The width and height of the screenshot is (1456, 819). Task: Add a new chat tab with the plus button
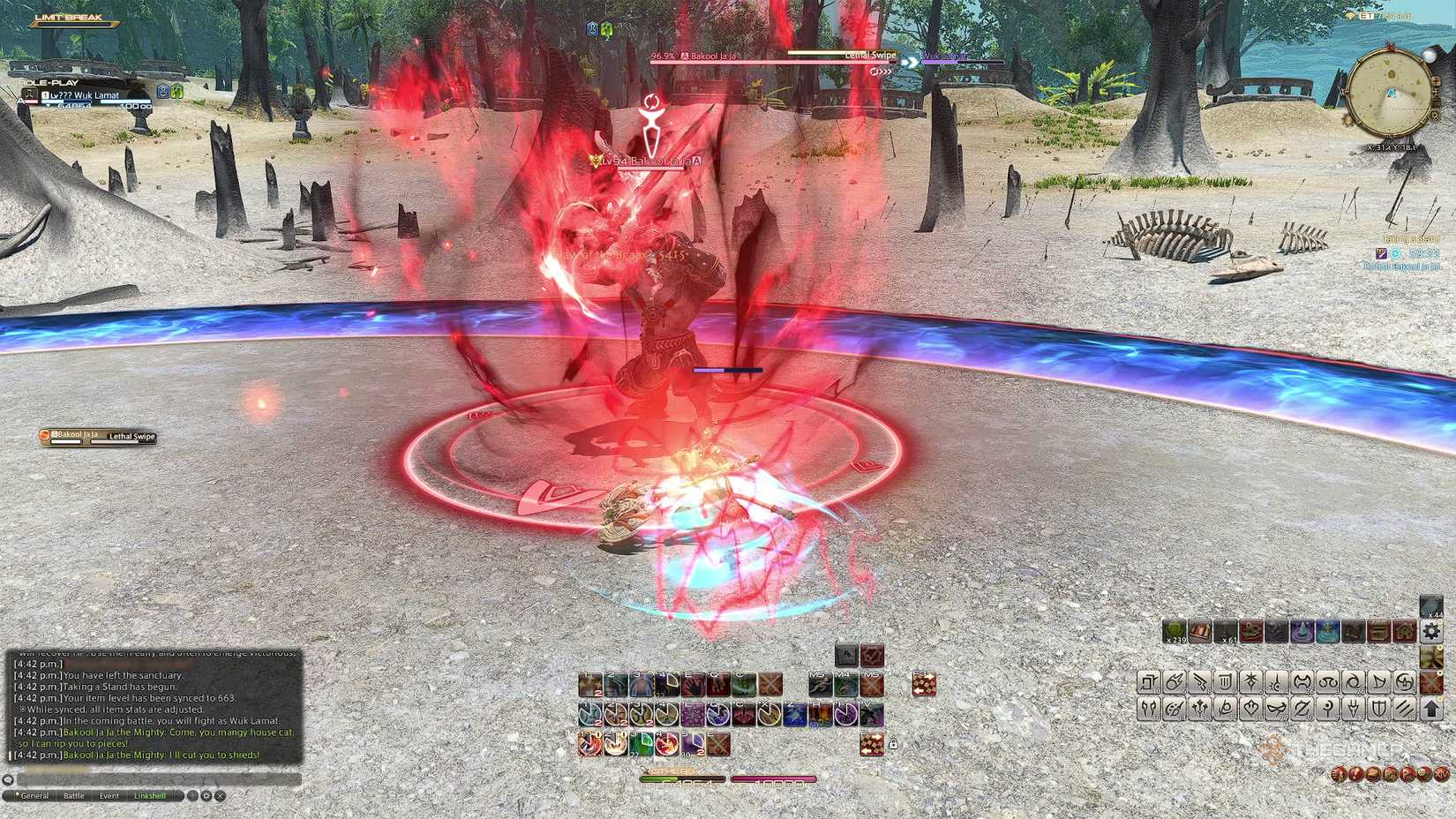point(192,795)
